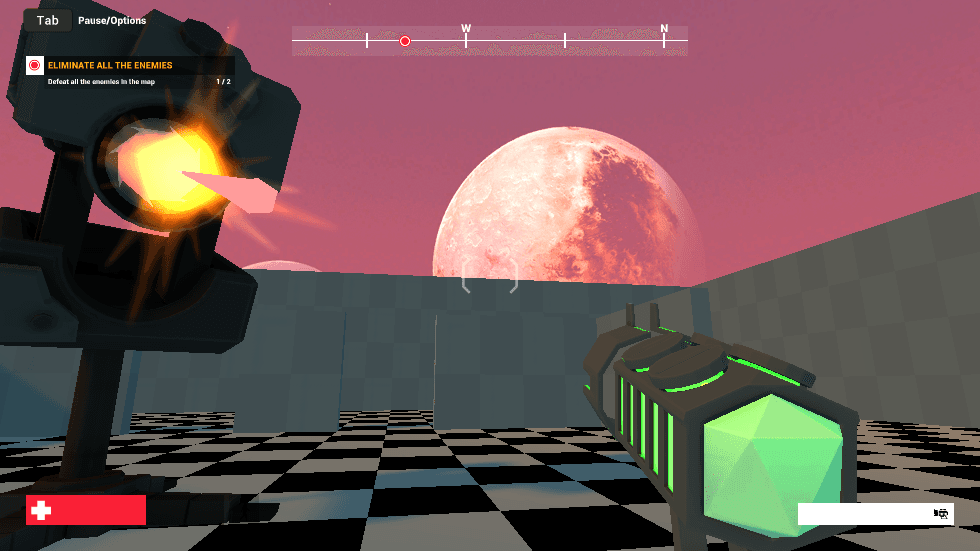
Task: Select the Eliminate All The Enemies objective
Action: coord(110,65)
